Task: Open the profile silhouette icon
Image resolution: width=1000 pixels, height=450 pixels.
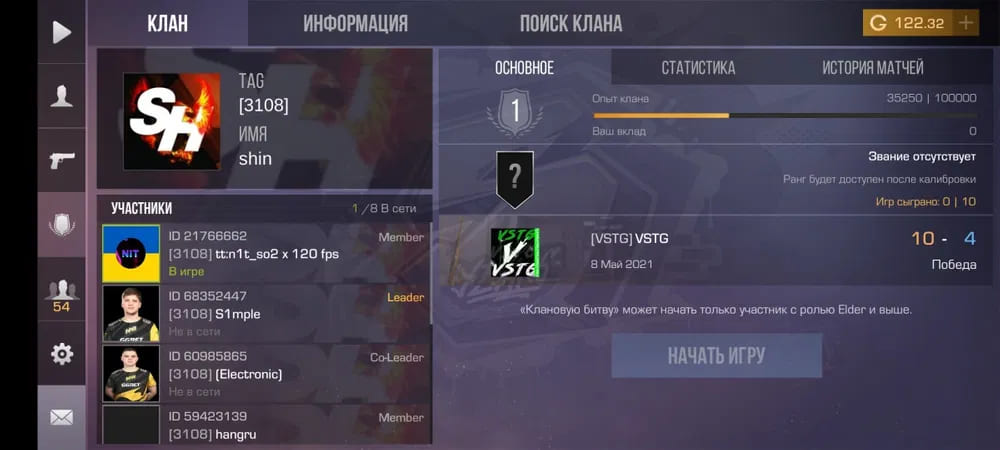Action: coord(62,96)
